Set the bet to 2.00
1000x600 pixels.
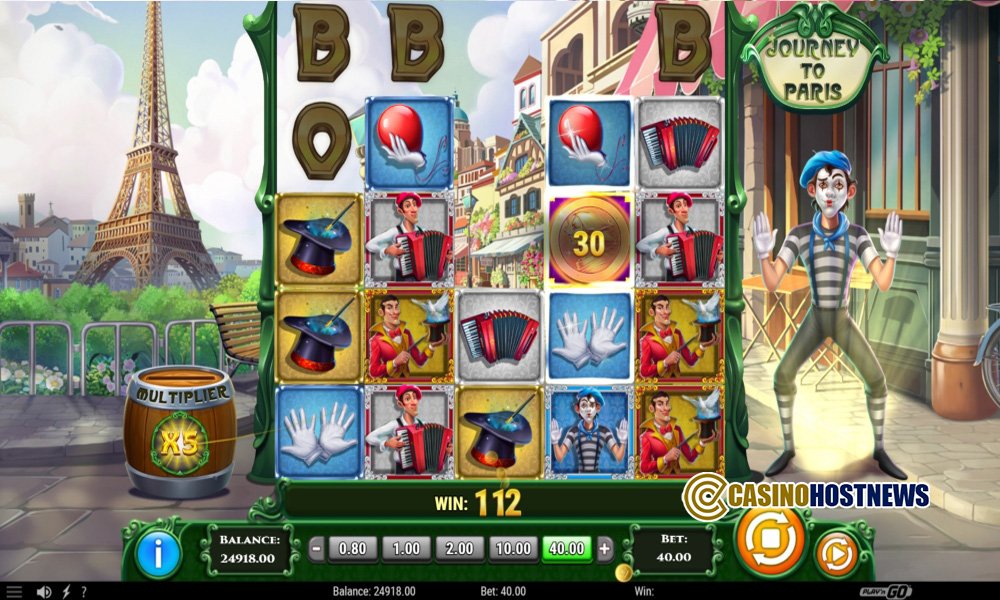click(459, 548)
